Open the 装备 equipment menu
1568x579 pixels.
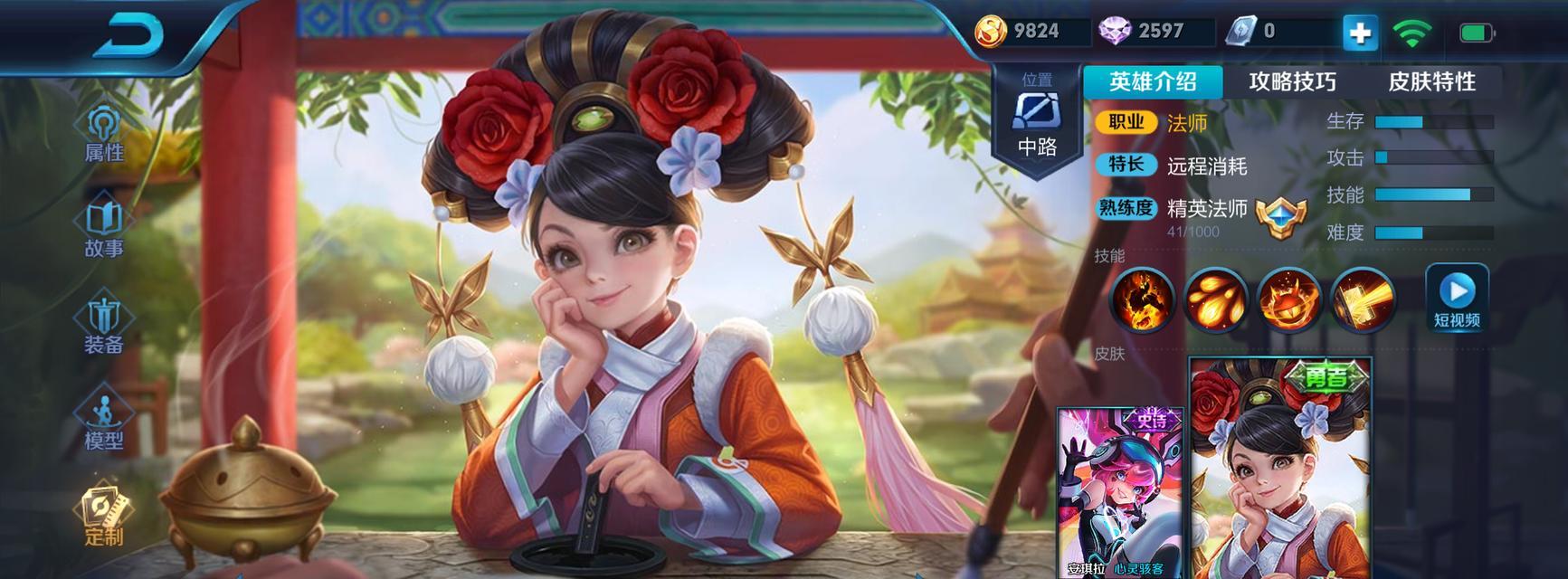(x=104, y=327)
